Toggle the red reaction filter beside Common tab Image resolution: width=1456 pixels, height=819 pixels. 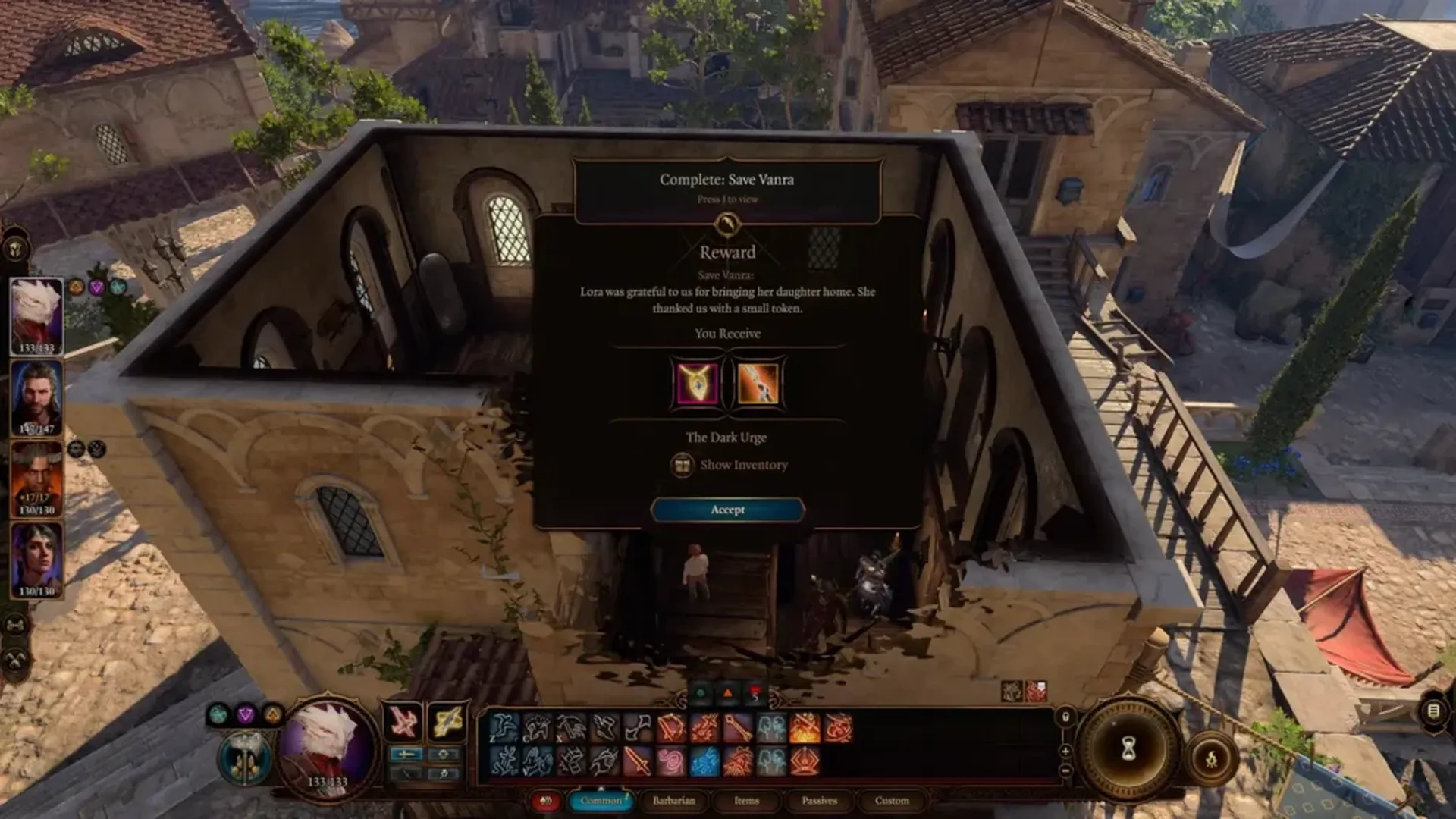pyautogui.click(x=547, y=802)
